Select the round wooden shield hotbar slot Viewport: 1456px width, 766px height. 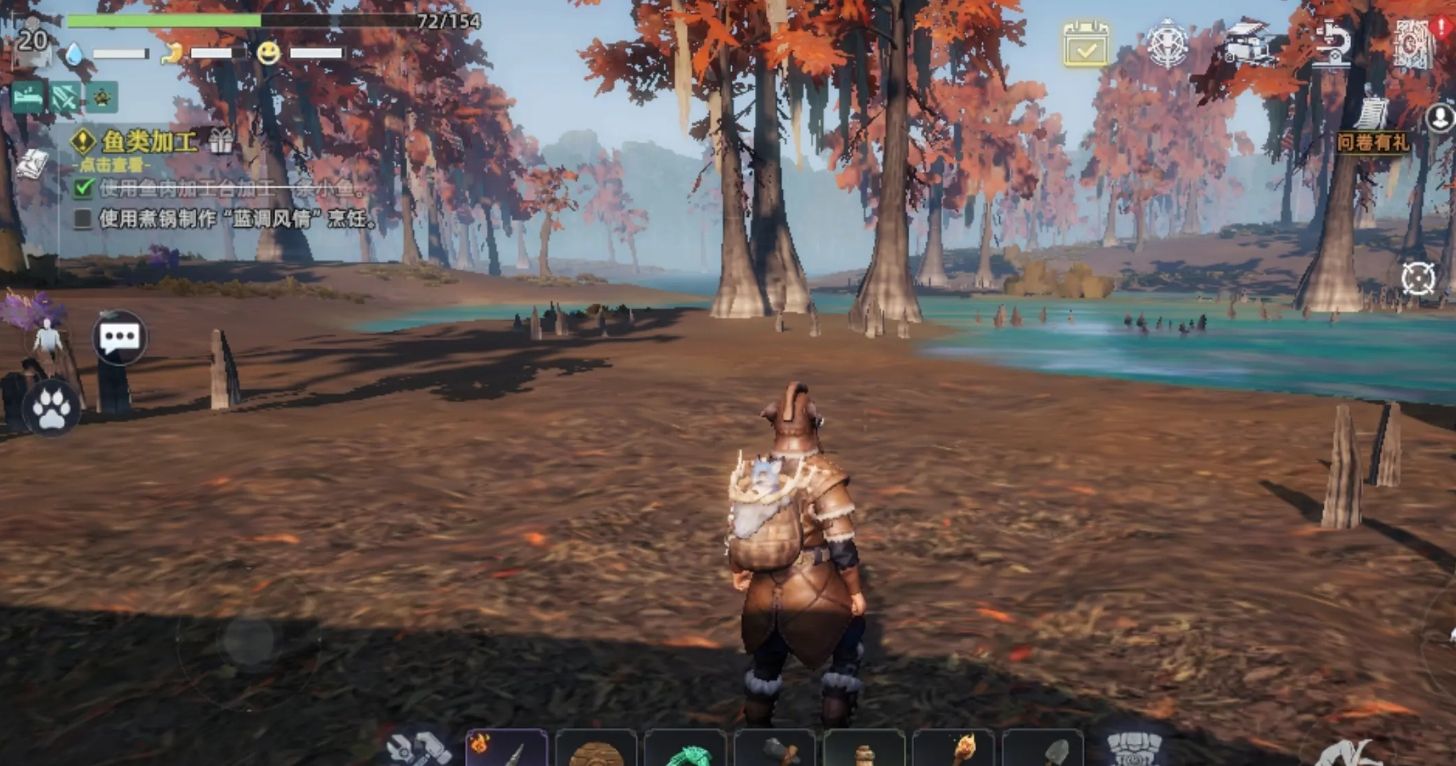tap(596, 748)
